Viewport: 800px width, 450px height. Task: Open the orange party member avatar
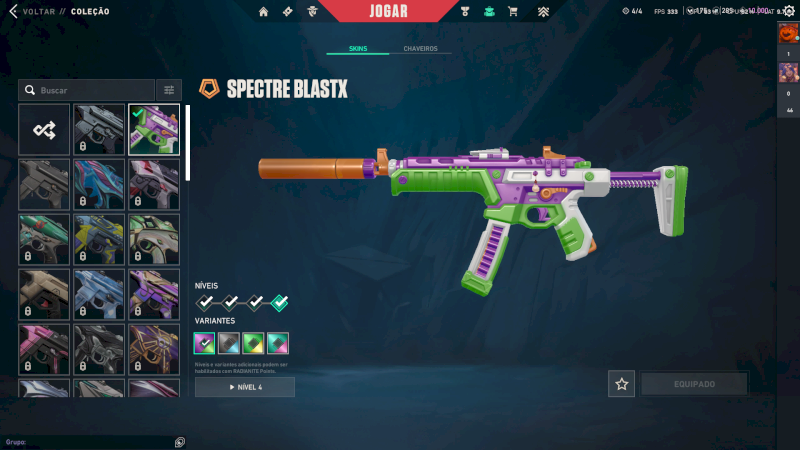point(787,32)
